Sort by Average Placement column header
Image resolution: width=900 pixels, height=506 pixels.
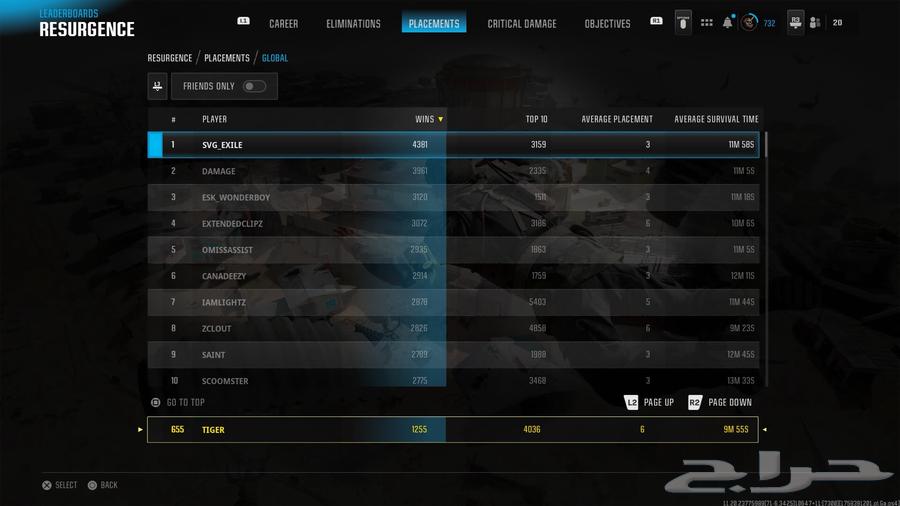pyautogui.click(x=616, y=119)
